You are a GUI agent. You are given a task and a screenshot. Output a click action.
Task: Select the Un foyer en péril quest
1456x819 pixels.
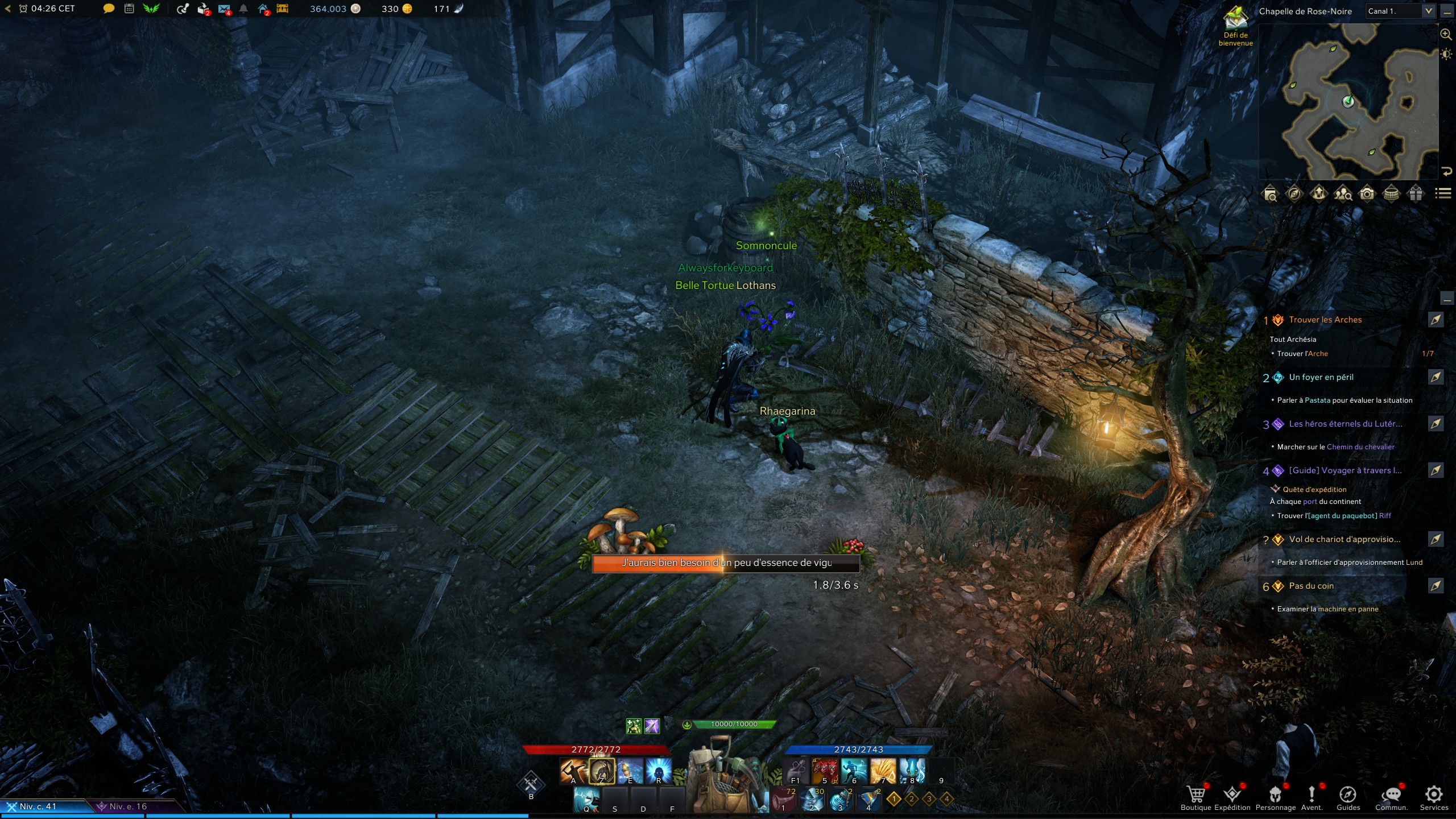(1321, 377)
